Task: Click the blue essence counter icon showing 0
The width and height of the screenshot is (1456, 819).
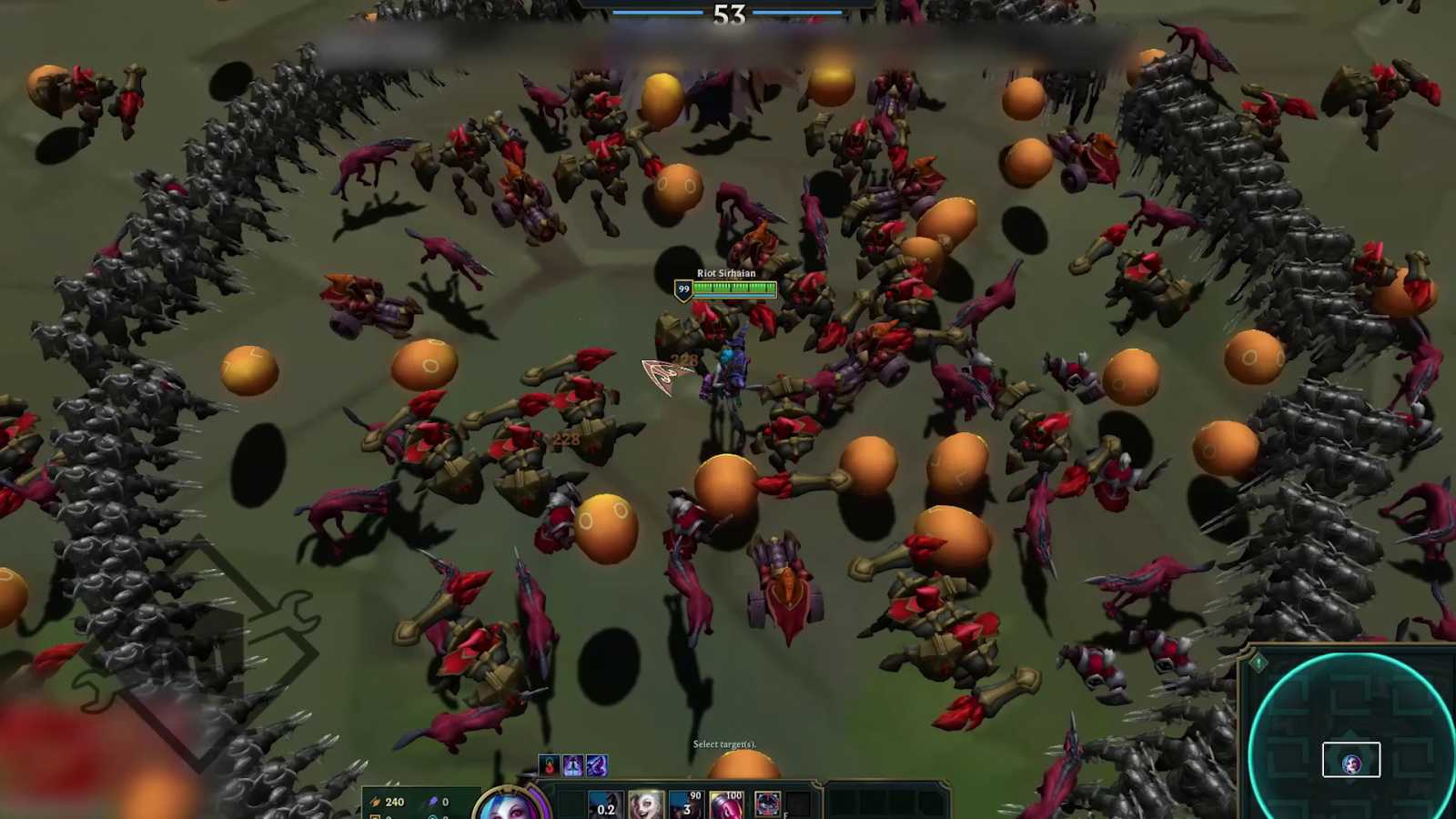Action: (x=431, y=802)
